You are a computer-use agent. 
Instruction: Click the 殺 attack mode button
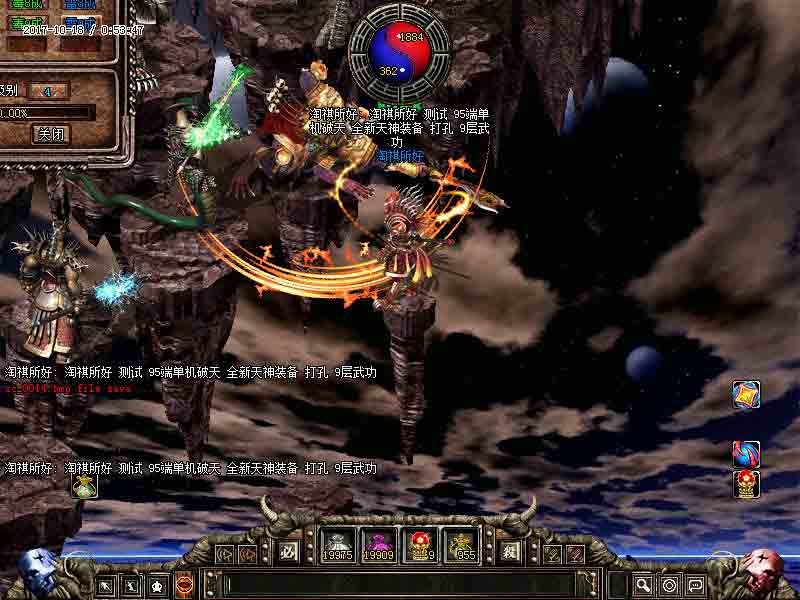[510, 550]
